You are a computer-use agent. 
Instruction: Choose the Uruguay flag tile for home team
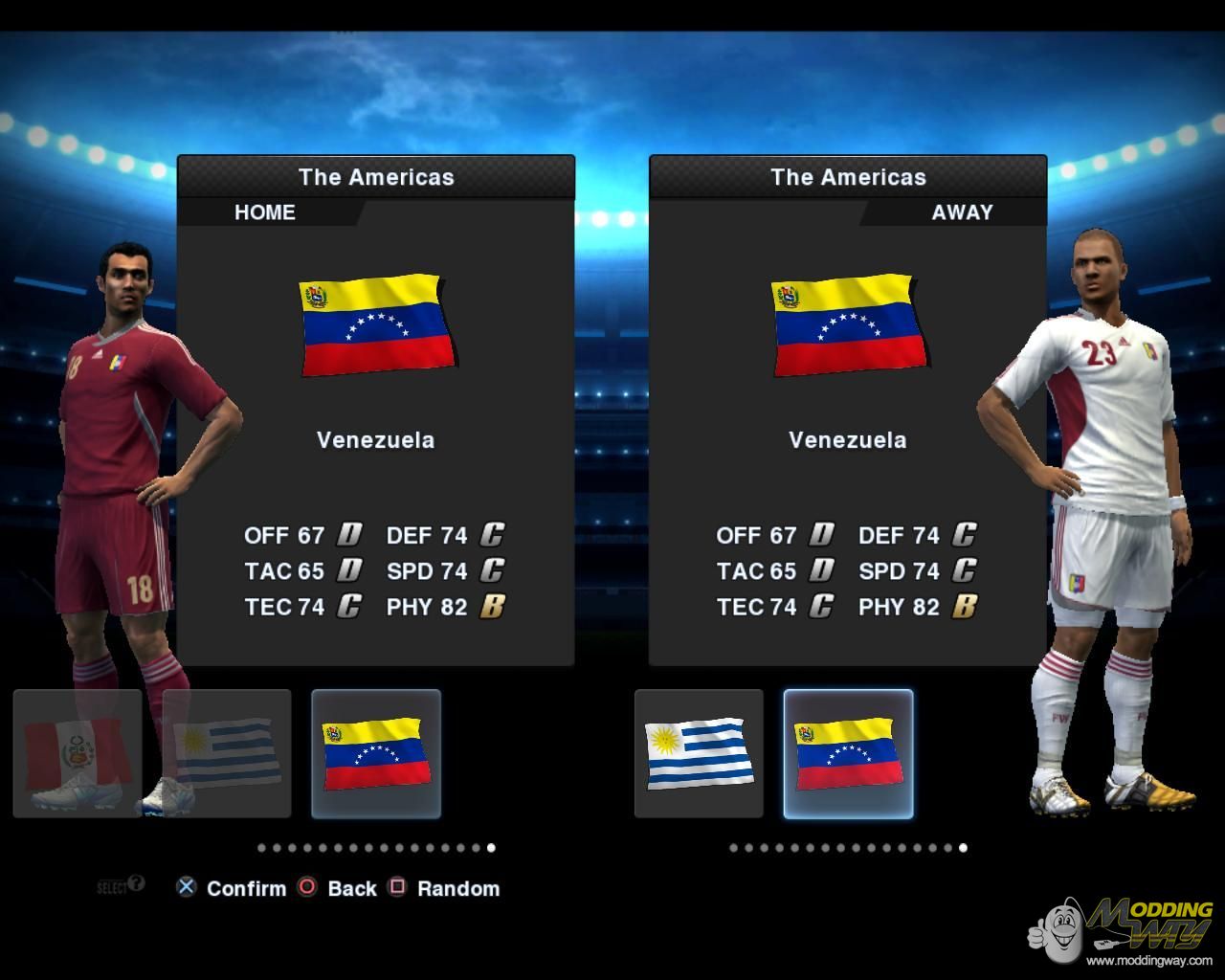[227, 754]
